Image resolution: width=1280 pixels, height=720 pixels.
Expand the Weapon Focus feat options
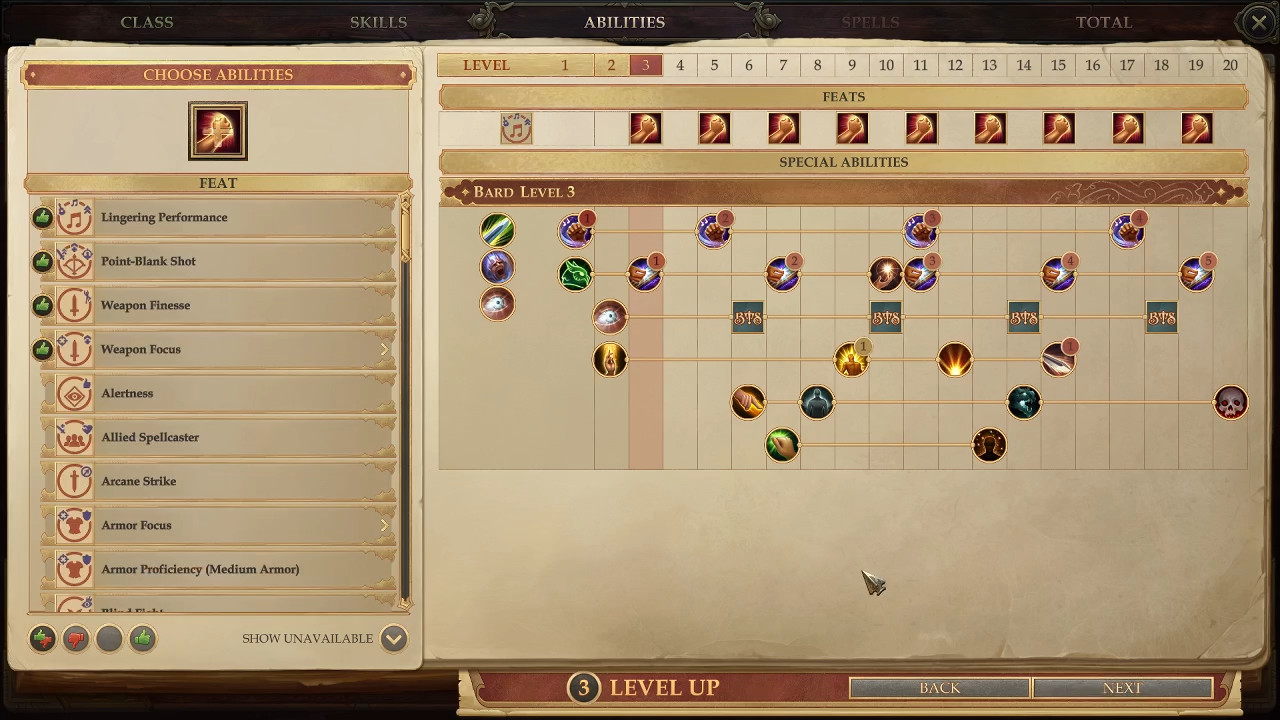(x=384, y=349)
